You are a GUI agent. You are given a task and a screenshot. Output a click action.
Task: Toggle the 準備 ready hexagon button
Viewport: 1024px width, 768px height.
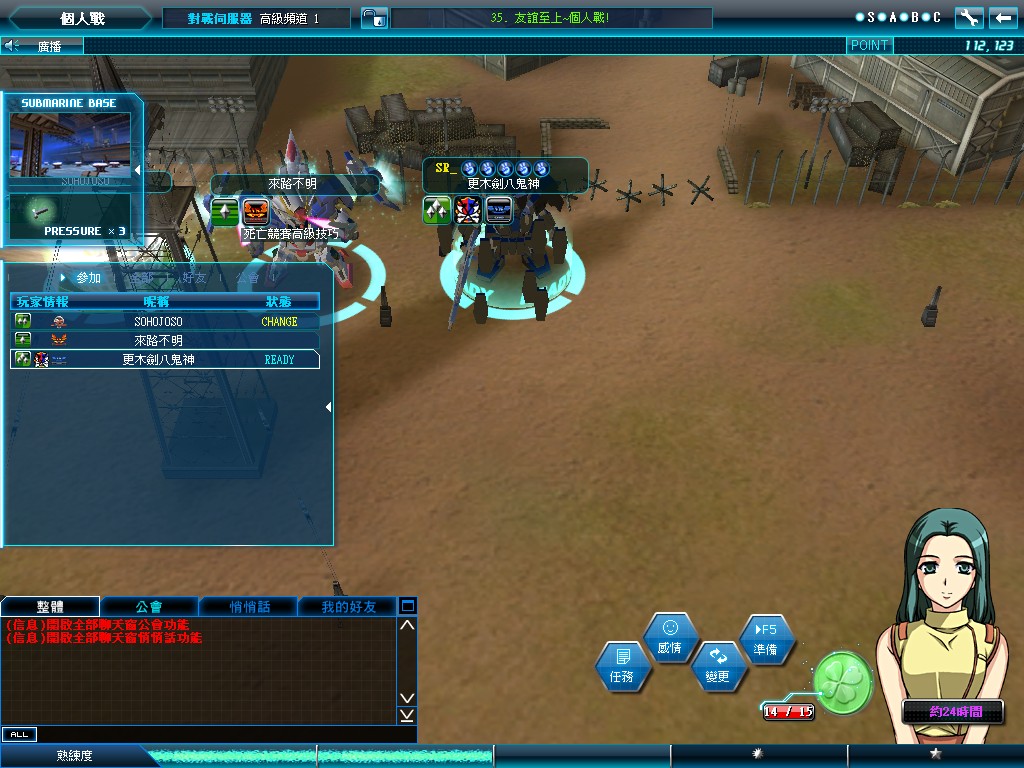click(766, 639)
